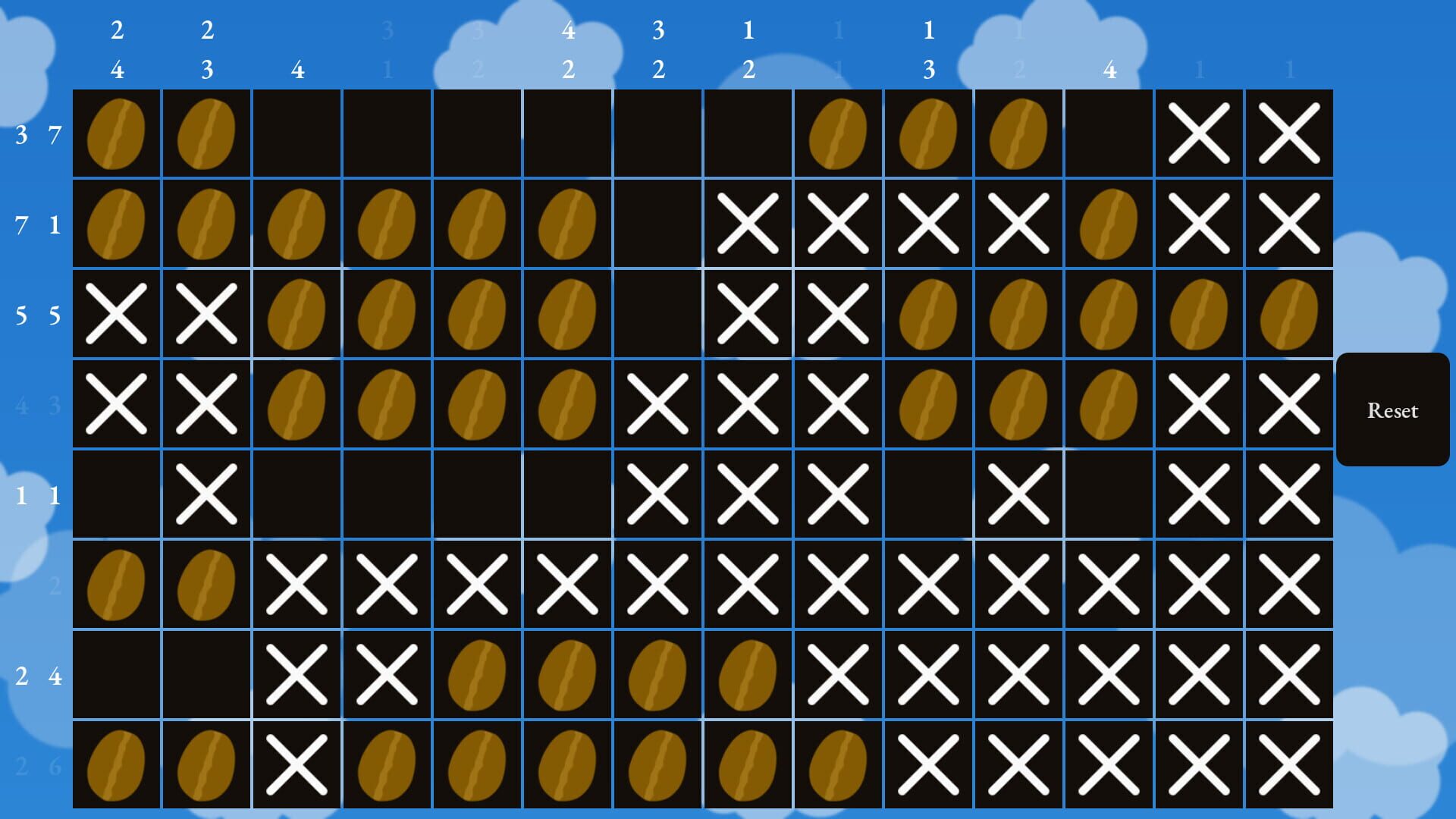
Task: Click the column clue reading '2 4'
Action: pyautogui.click(x=117, y=49)
